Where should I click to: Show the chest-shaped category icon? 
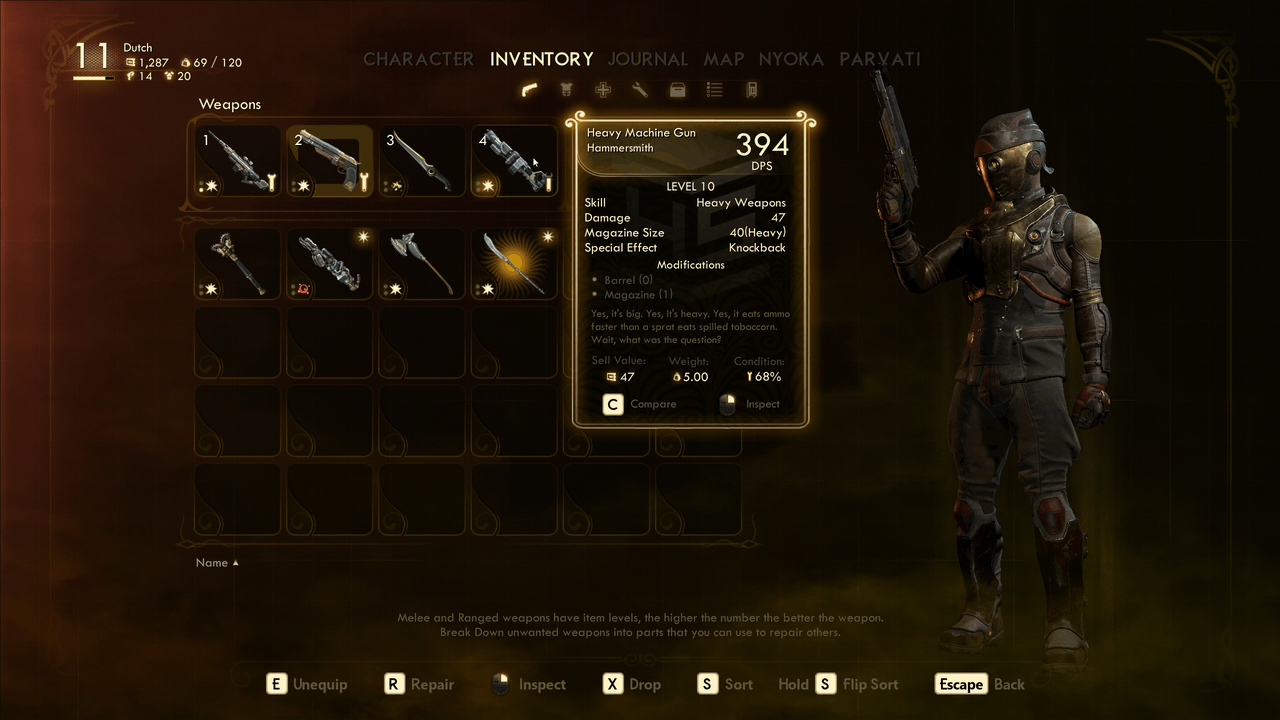pyautogui.click(x=677, y=90)
